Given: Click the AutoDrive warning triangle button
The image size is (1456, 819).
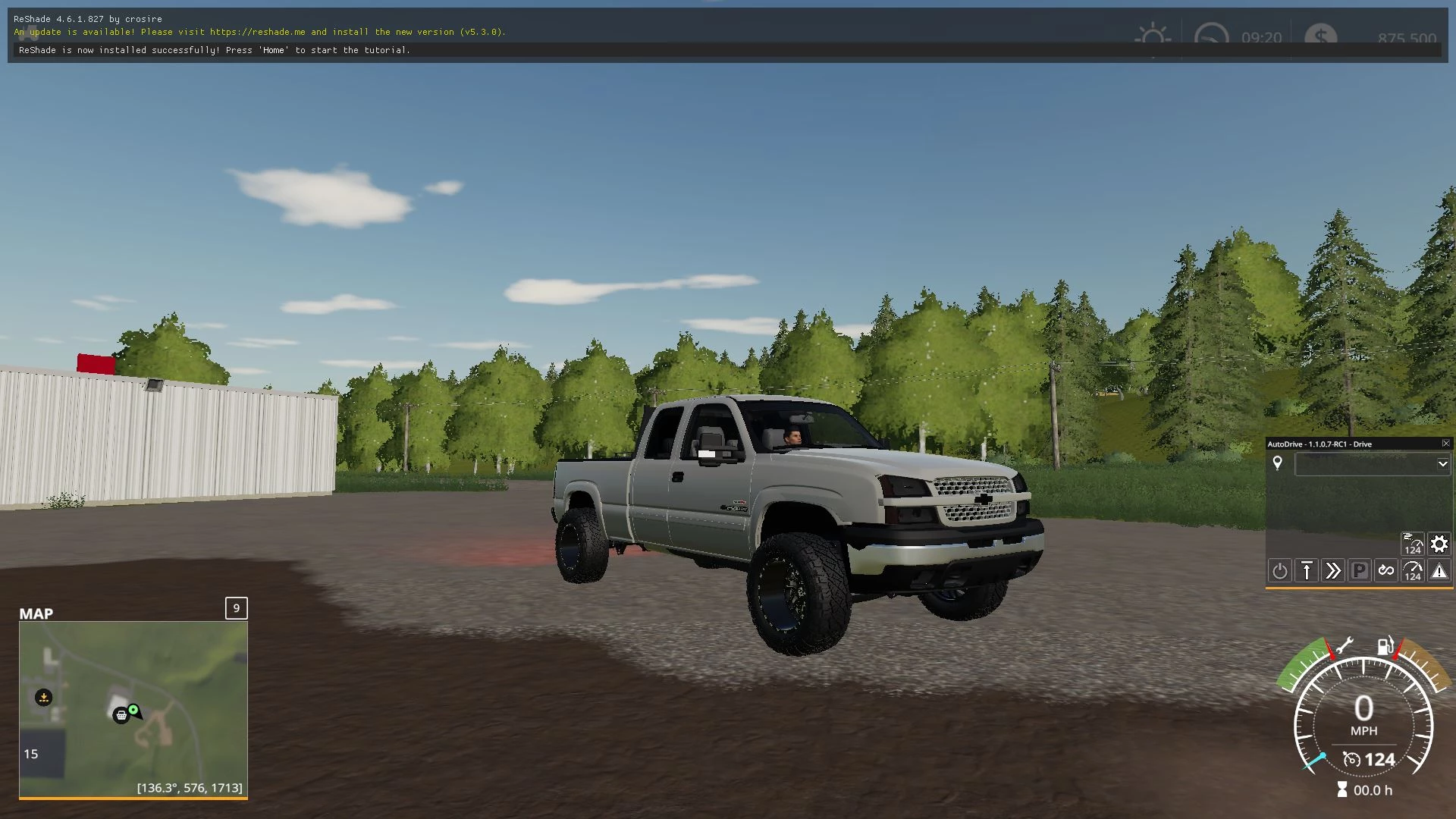Looking at the screenshot, I should pos(1439,571).
